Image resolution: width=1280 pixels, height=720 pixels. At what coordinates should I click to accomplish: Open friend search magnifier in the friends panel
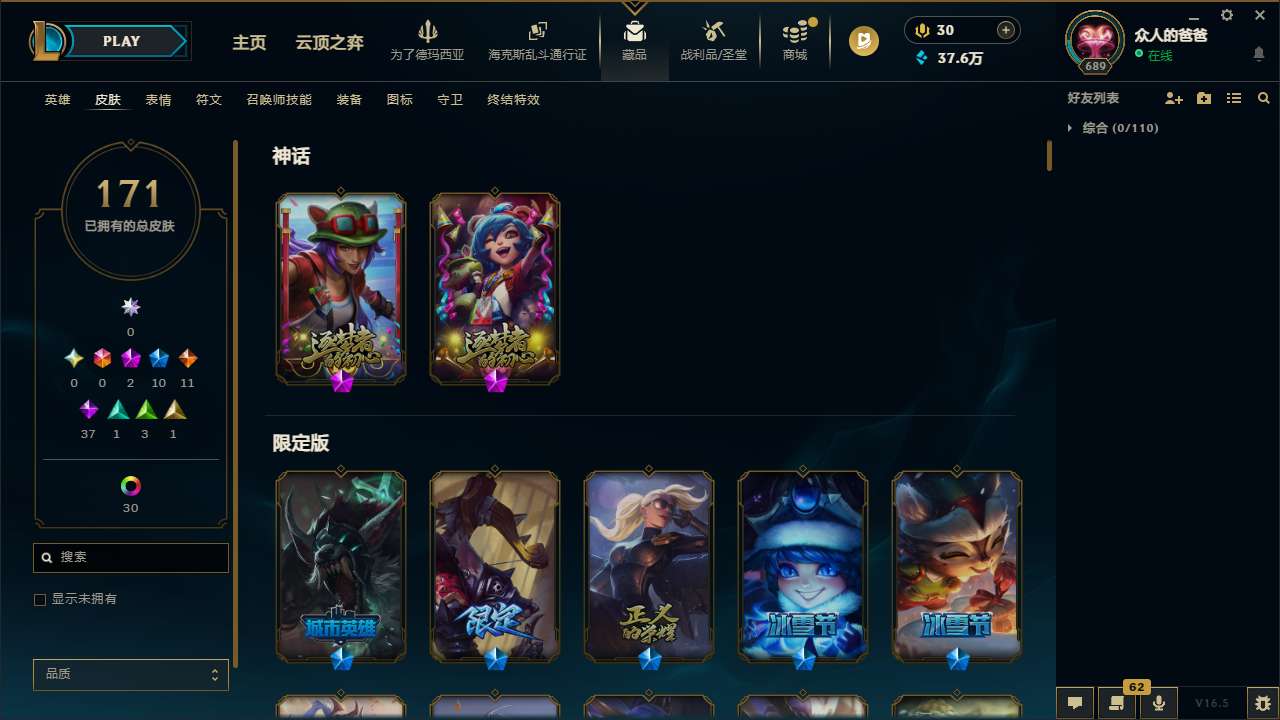pyautogui.click(x=1263, y=97)
